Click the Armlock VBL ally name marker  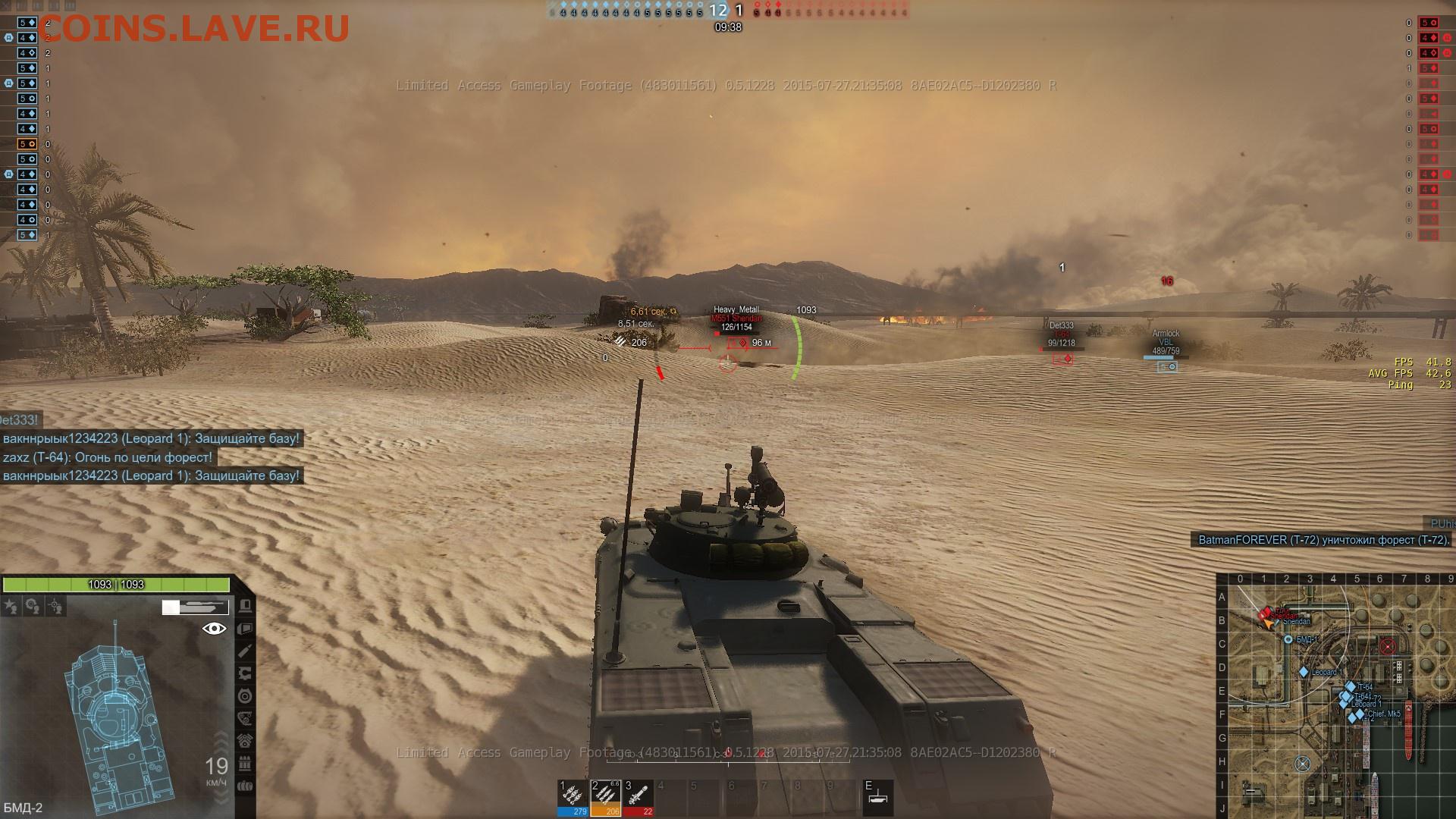[x=1166, y=338]
